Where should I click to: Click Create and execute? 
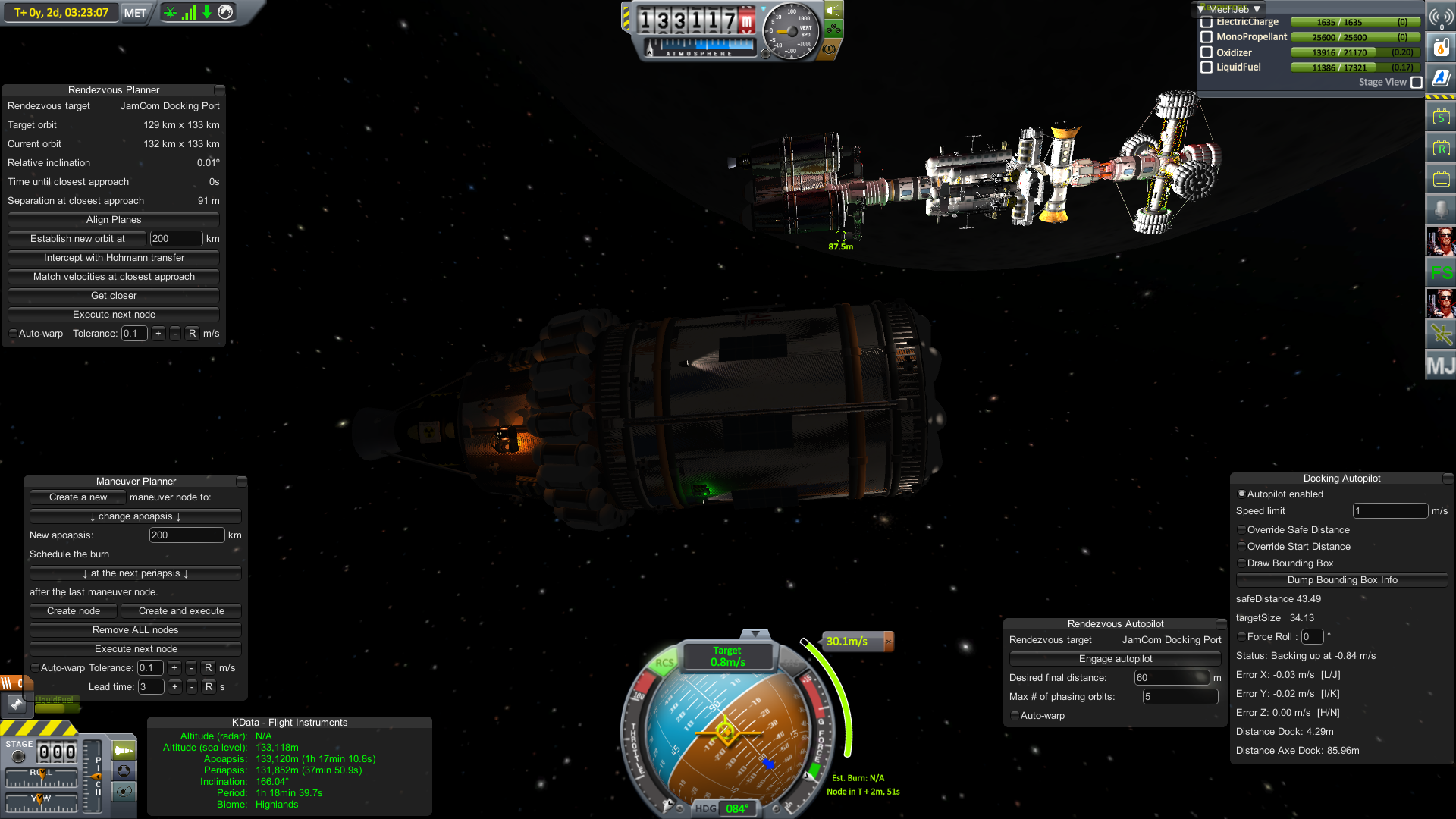coord(181,611)
